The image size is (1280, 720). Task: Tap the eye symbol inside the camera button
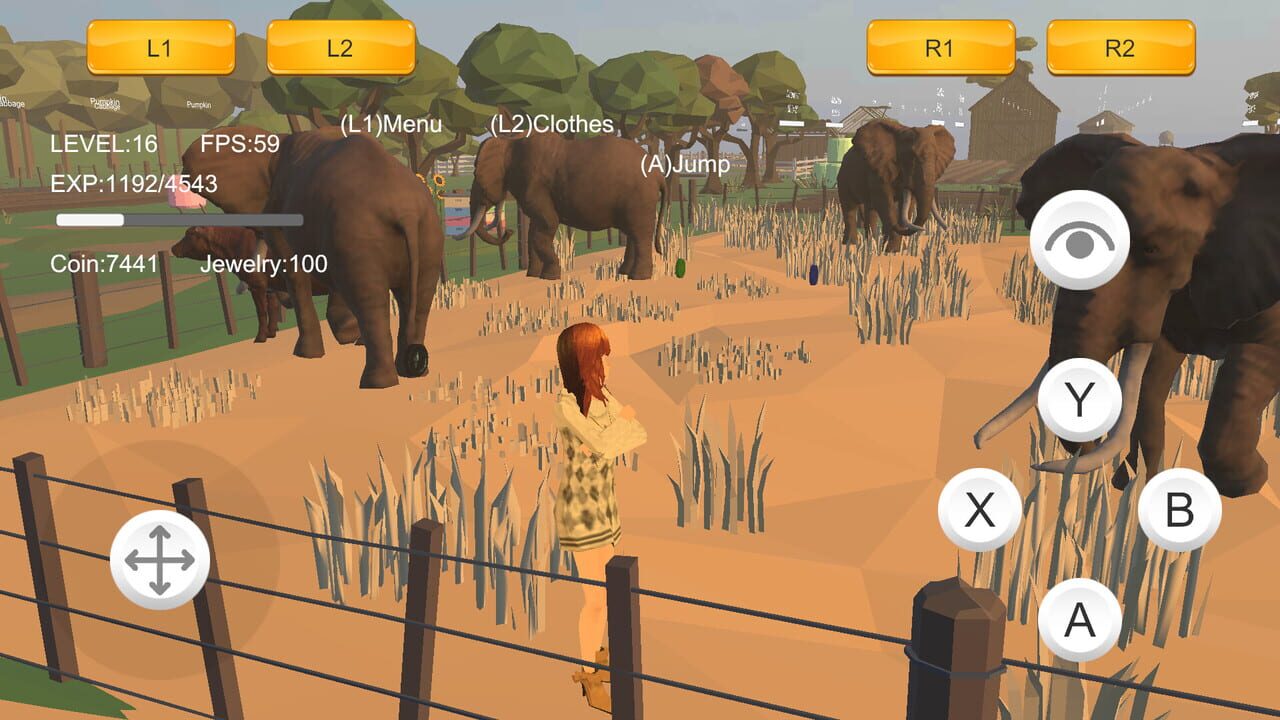pos(1078,238)
